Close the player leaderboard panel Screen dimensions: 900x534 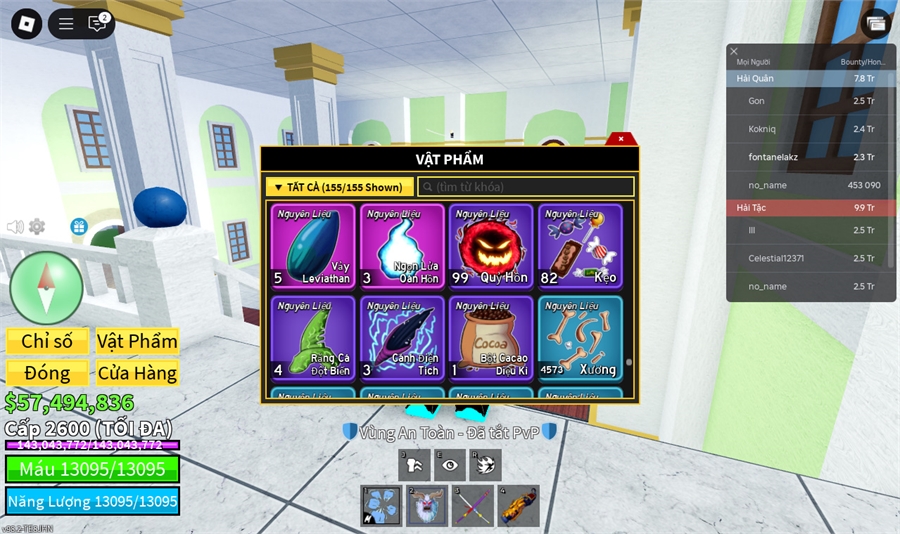coord(734,51)
